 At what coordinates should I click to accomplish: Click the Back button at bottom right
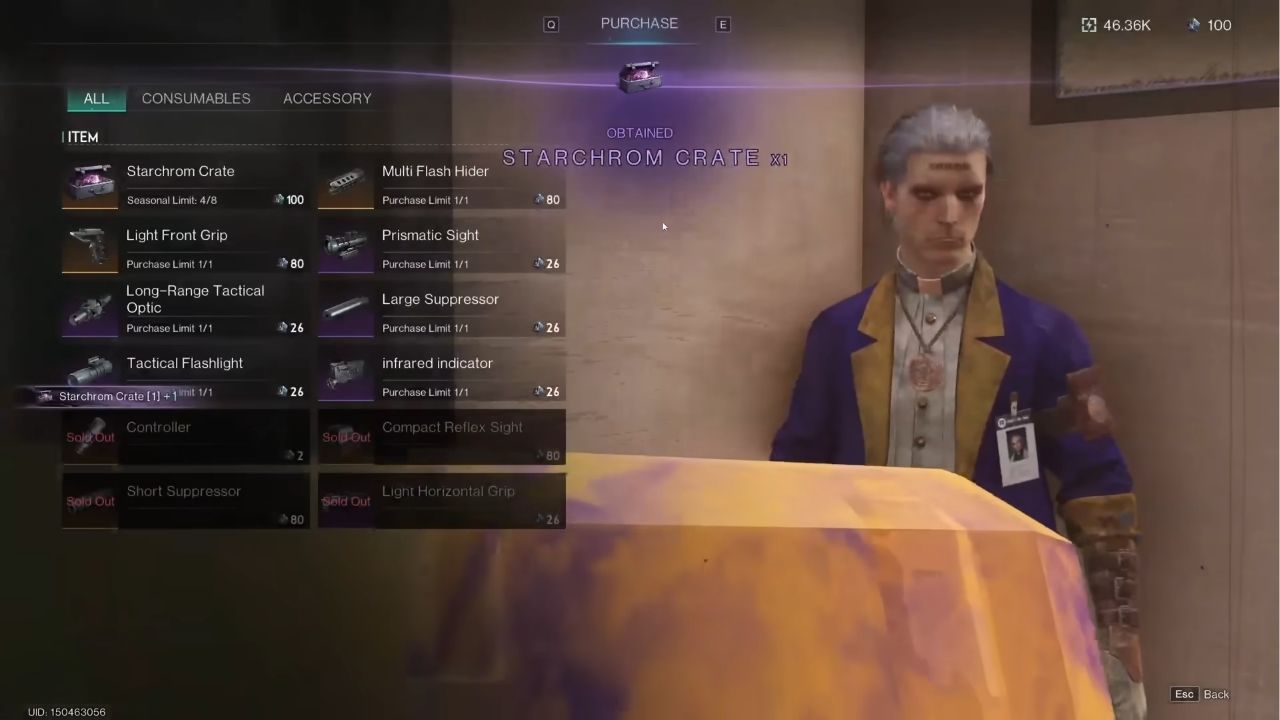[x=1216, y=694]
